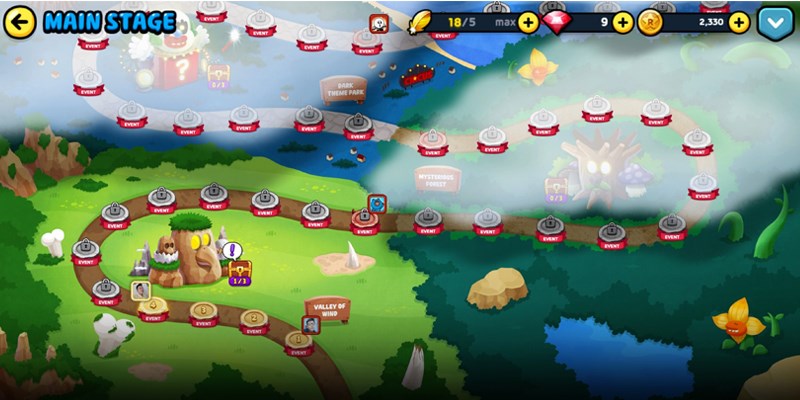Open the Valley of Wind treasure chest
This screenshot has height=400, width=800.
click(x=240, y=270)
